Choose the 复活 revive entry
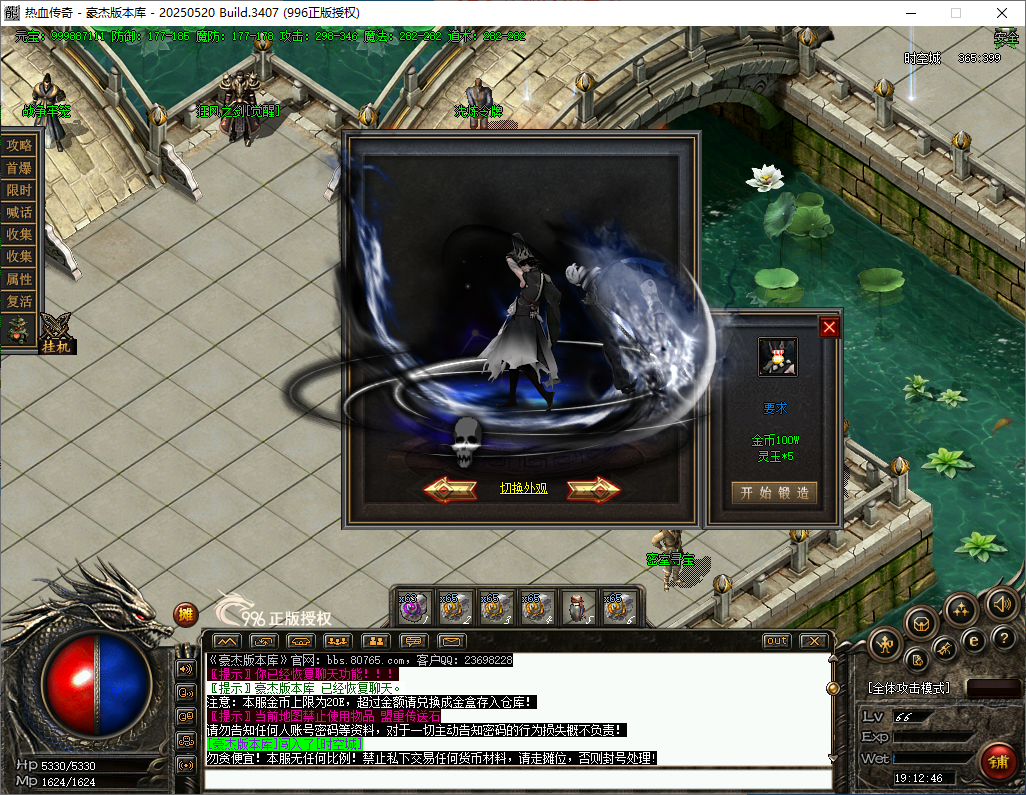This screenshot has height=795, width=1026. click(x=19, y=301)
